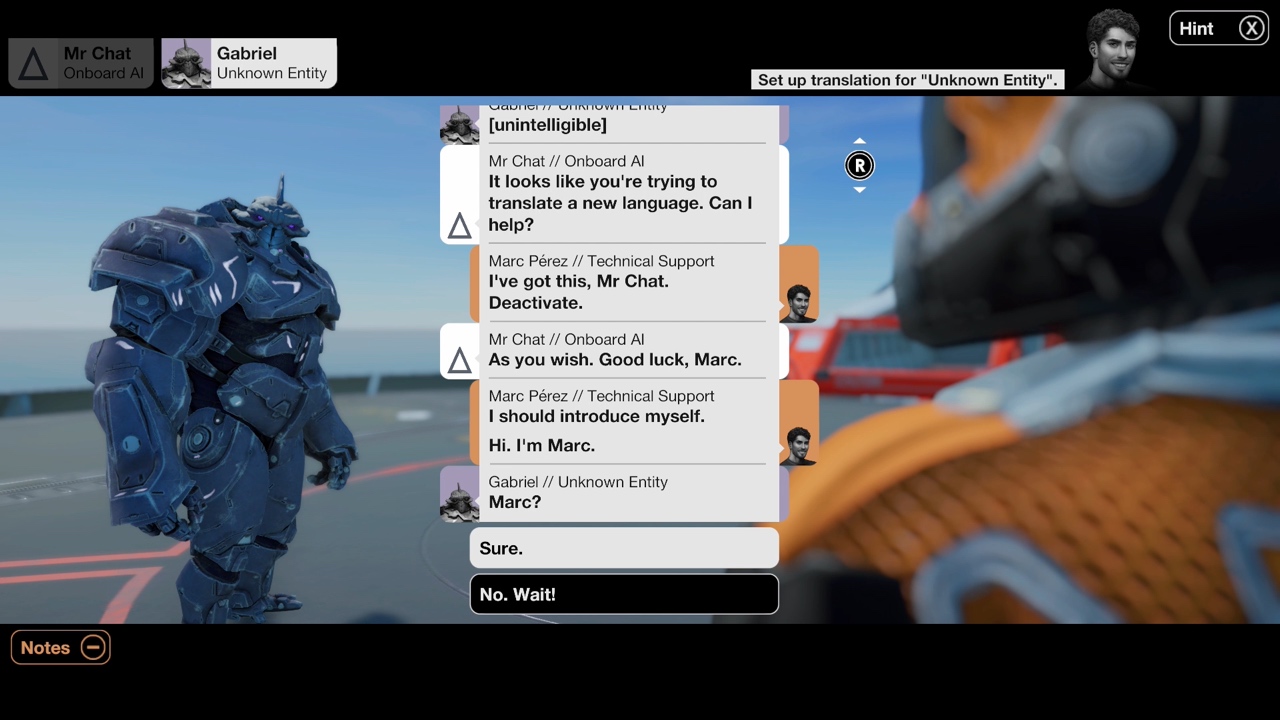Image resolution: width=1280 pixels, height=720 pixels.
Task: Toggle the Notes panel closed
Action: coord(60,647)
